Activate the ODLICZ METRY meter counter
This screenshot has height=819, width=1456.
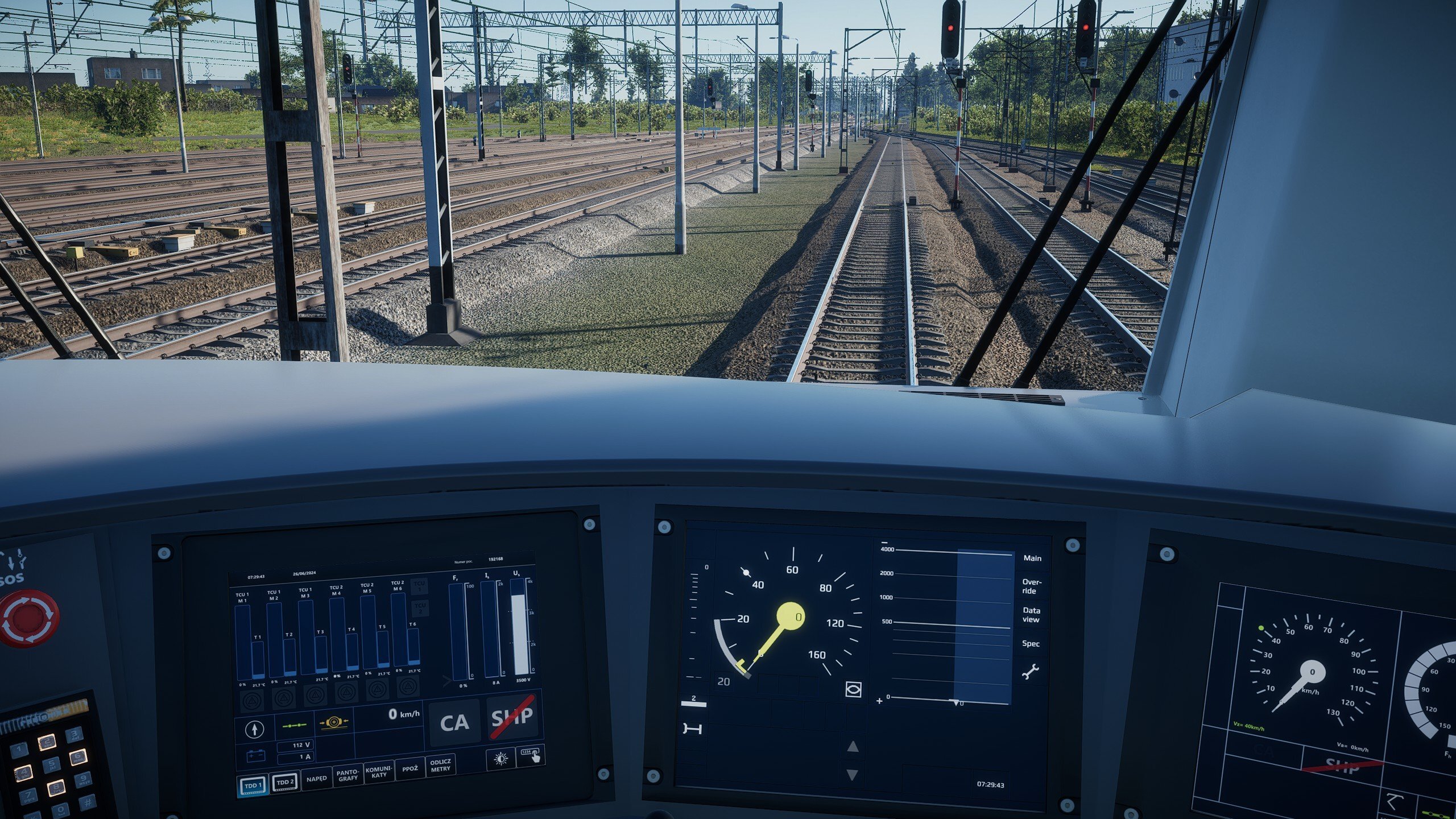[440, 765]
